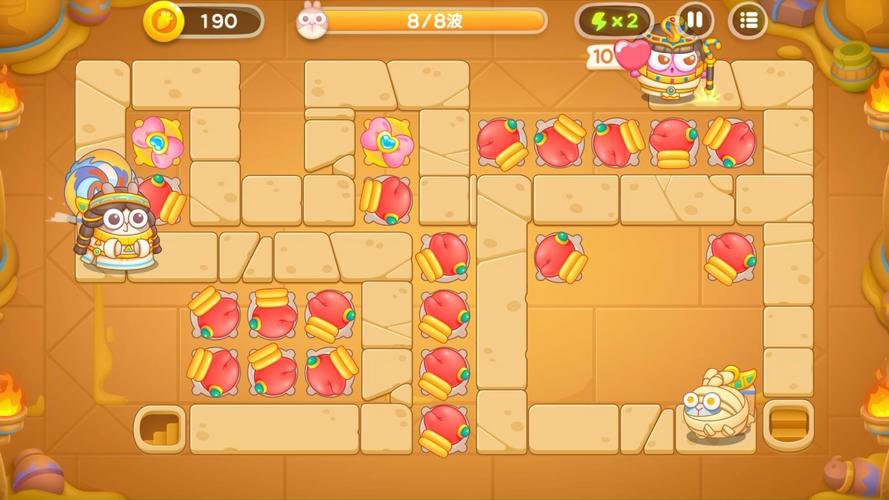889x500 pixels.
Task: Pause the game
Action: point(694,19)
